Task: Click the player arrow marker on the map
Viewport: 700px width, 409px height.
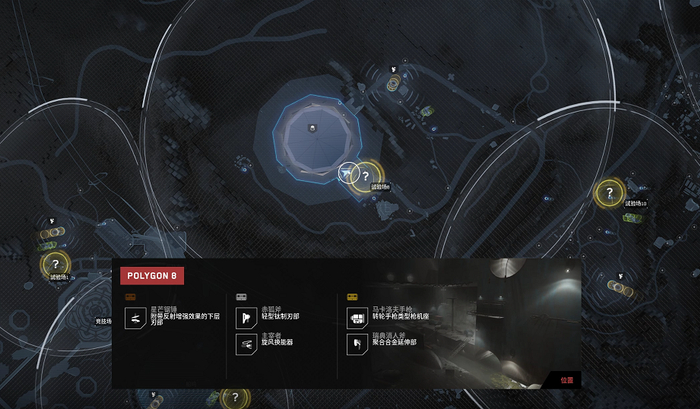Action: [x=347, y=174]
